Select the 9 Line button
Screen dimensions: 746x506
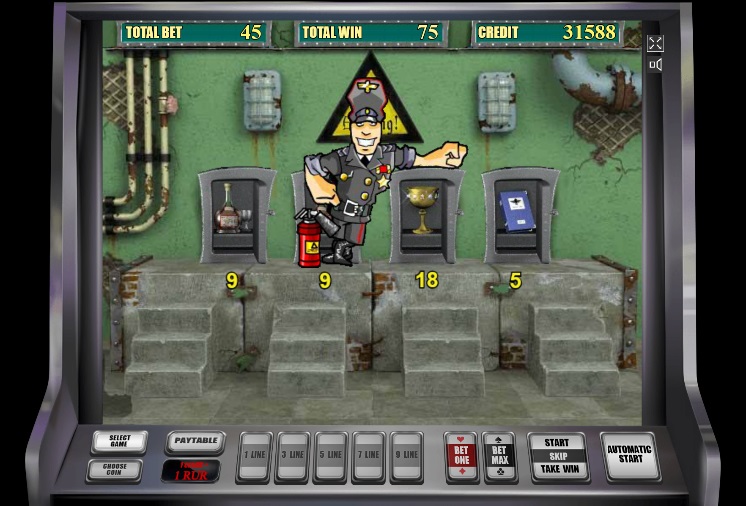point(406,457)
